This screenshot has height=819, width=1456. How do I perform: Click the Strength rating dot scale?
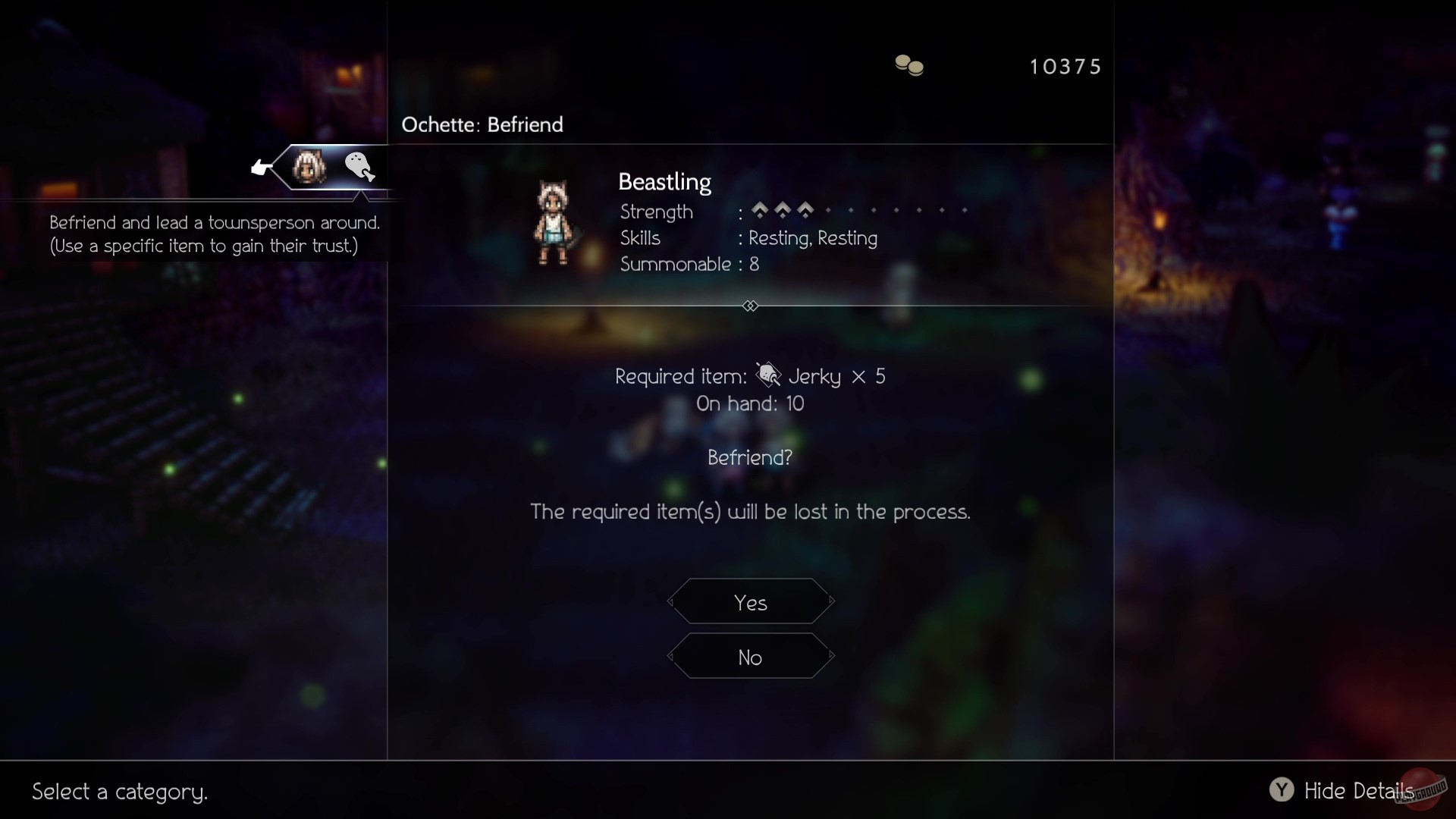click(895, 210)
